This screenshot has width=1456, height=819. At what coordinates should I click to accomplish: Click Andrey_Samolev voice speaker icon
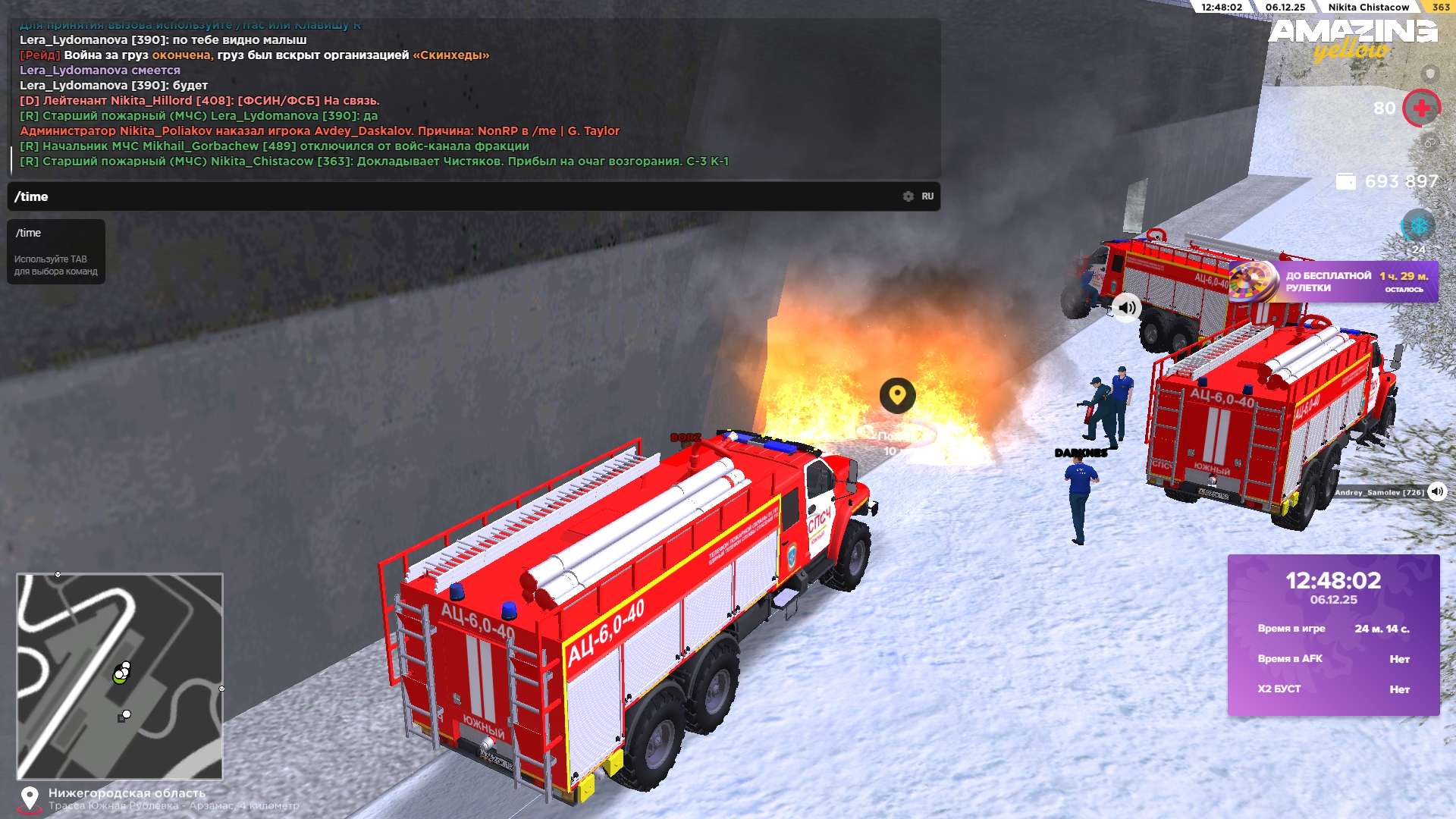[x=1437, y=491]
